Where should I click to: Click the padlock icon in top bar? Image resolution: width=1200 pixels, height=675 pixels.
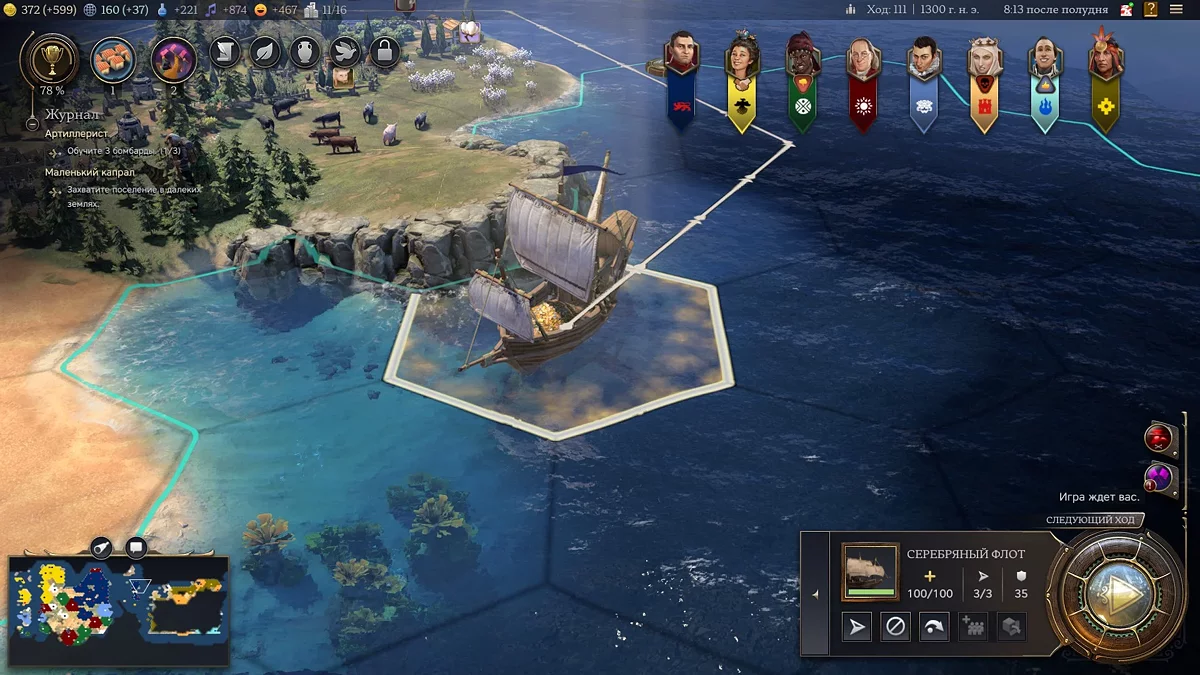click(x=385, y=51)
